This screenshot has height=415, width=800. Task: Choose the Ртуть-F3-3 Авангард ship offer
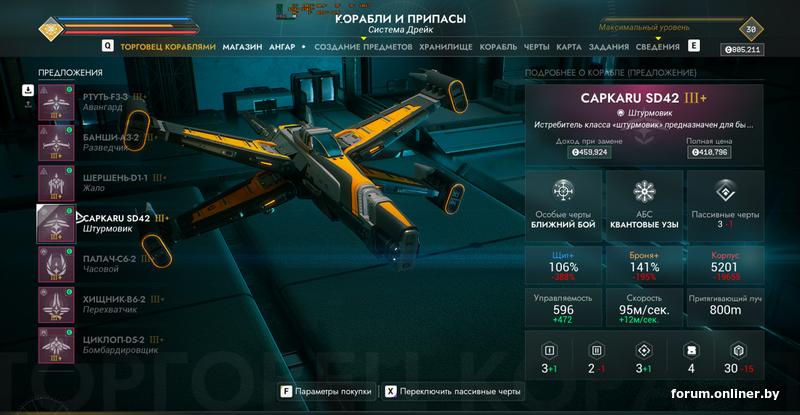[95, 102]
